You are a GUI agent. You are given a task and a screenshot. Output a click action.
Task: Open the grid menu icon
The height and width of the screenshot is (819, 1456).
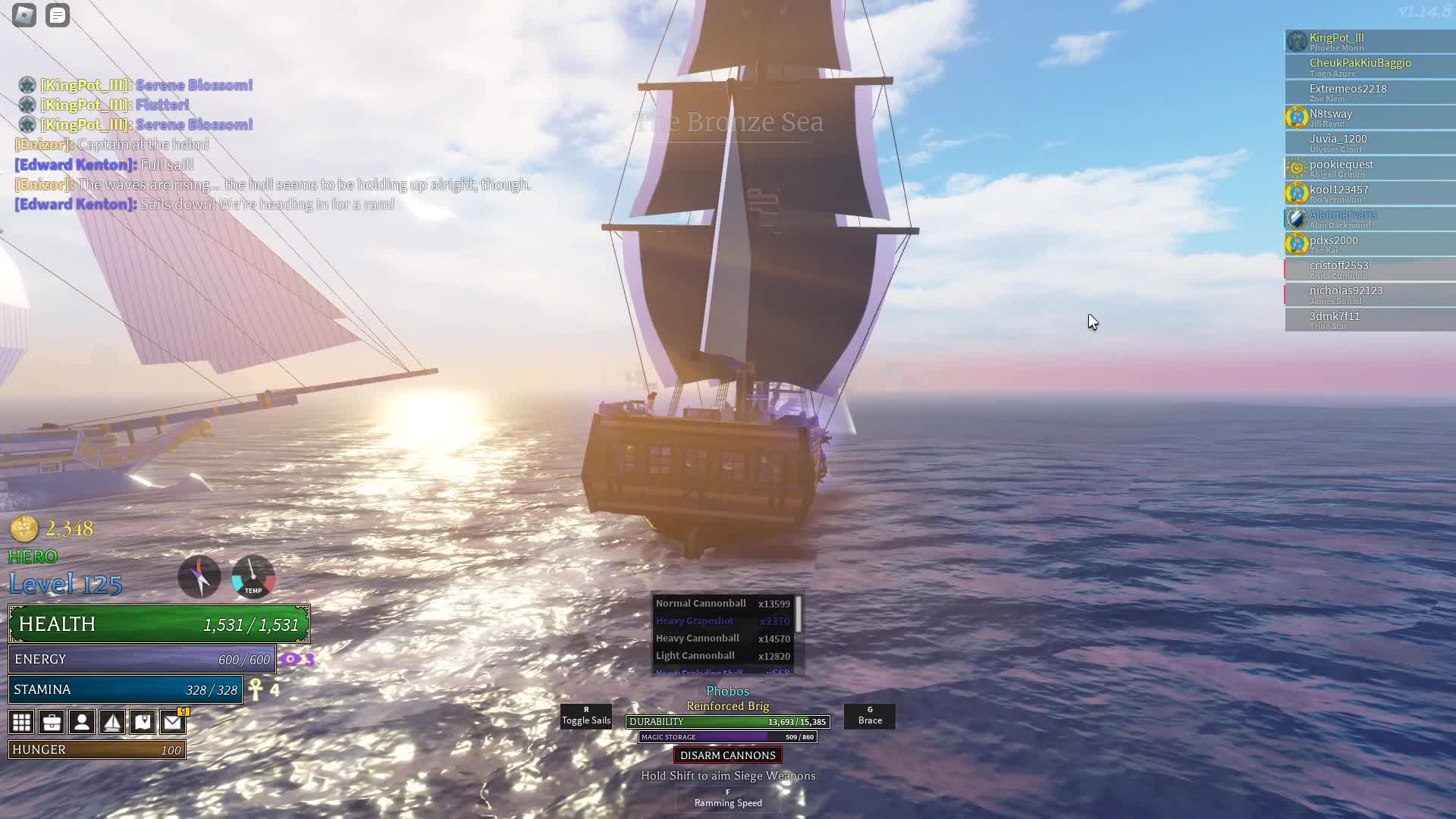21,722
